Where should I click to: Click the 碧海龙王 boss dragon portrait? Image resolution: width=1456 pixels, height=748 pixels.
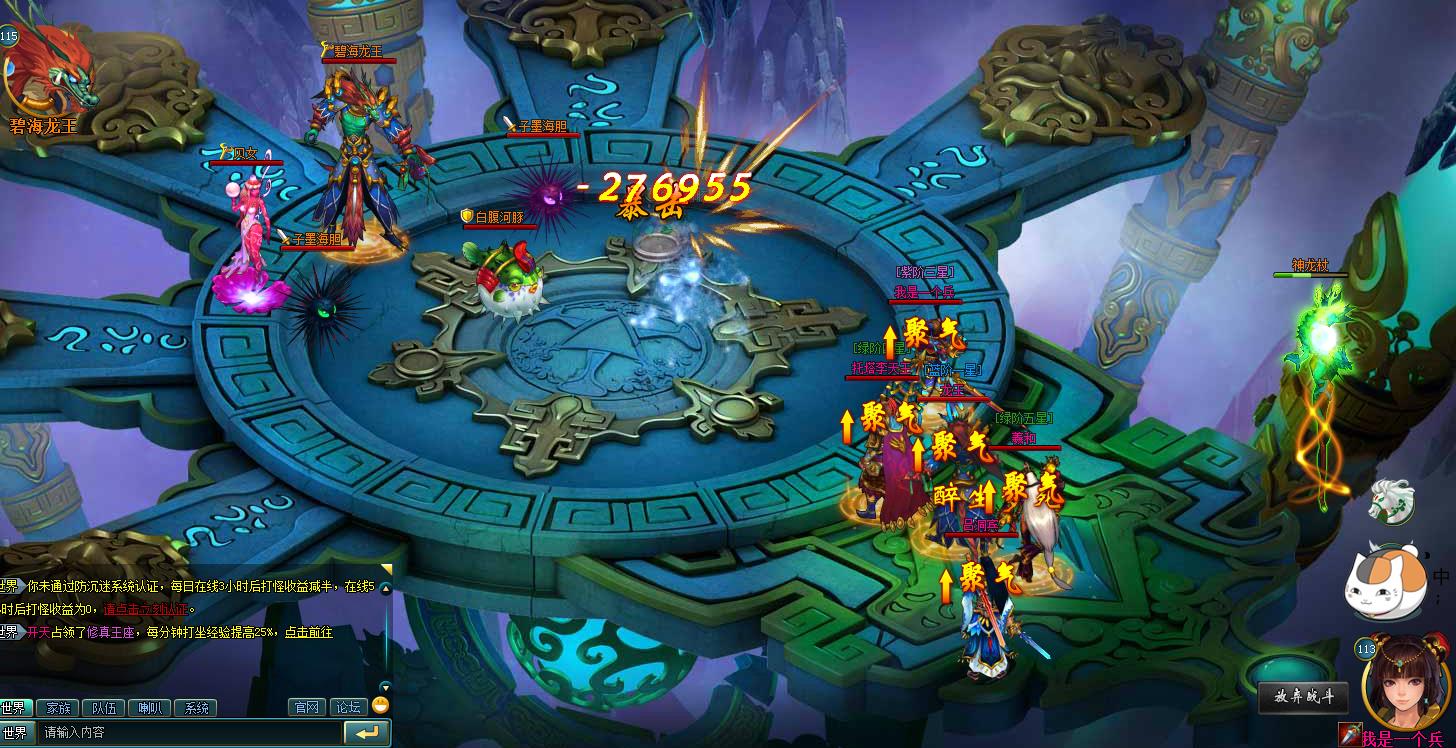pos(48,75)
